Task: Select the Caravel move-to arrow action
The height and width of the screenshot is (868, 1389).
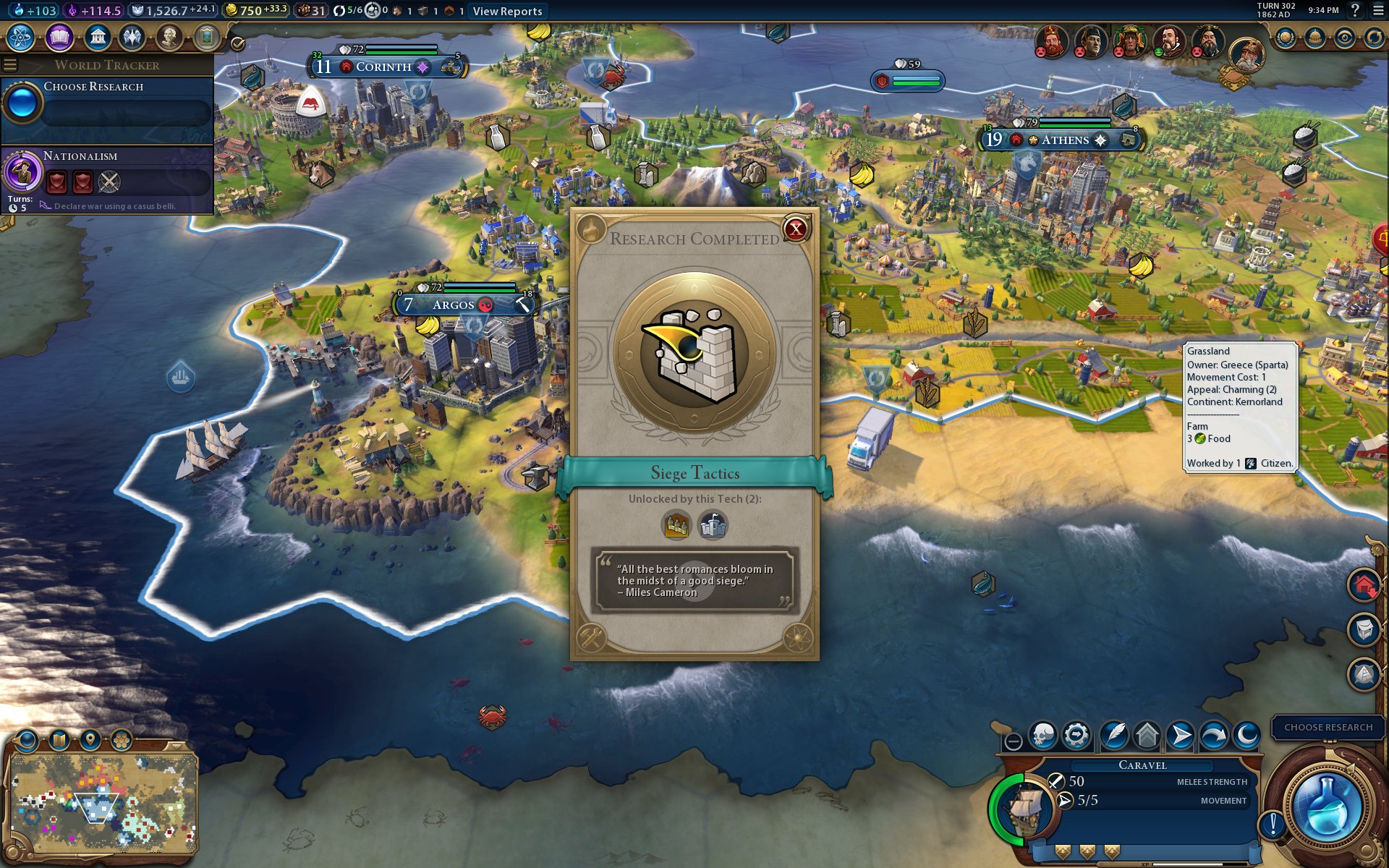Action: coord(1180,736)
